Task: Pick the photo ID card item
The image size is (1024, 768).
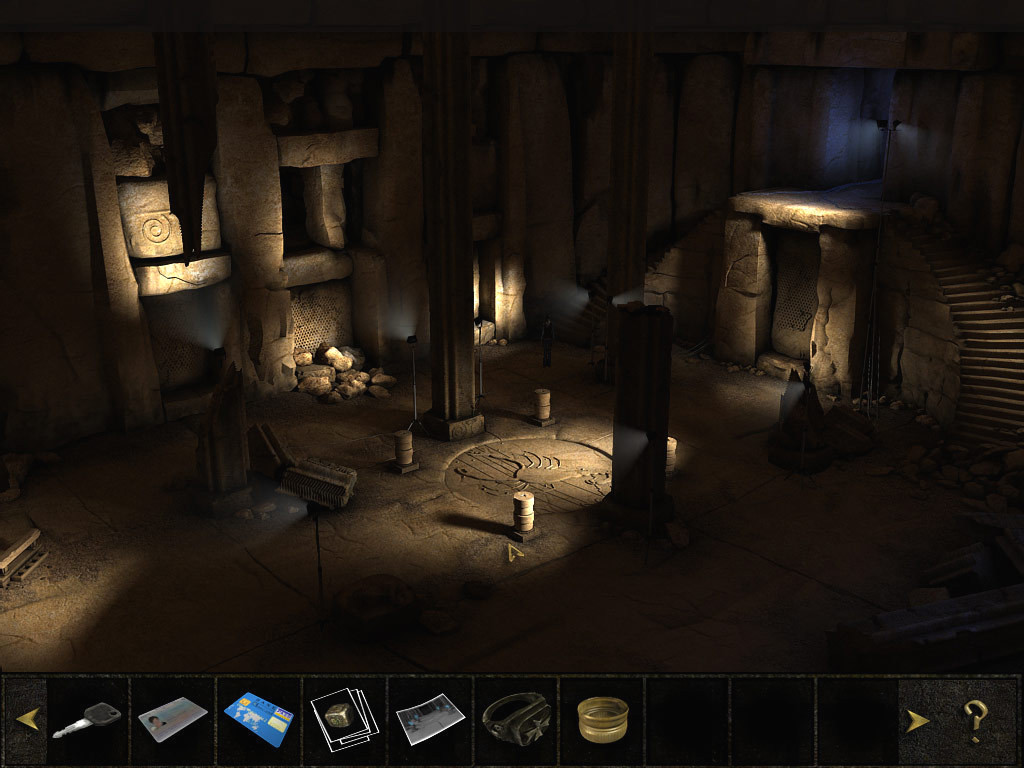Action: pyautogui.click(x=172, y=719)
